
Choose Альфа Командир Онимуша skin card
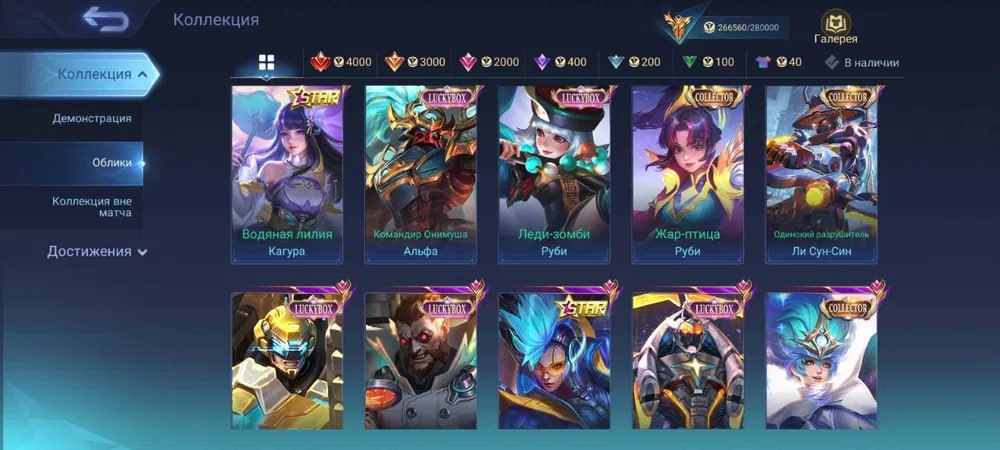[x=421, y=174]
